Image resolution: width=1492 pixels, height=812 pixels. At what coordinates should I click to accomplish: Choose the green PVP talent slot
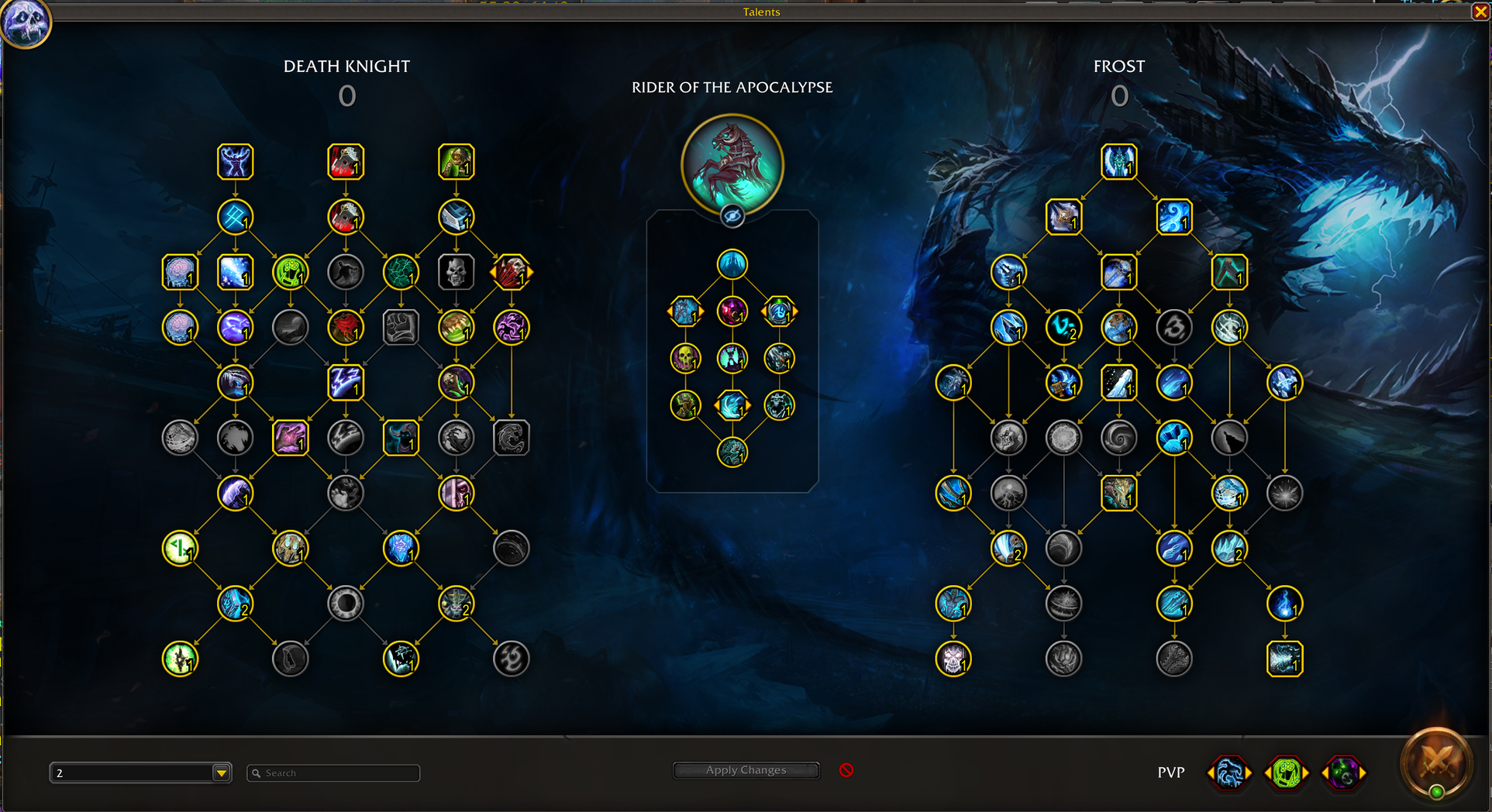tap(1287, 772)
